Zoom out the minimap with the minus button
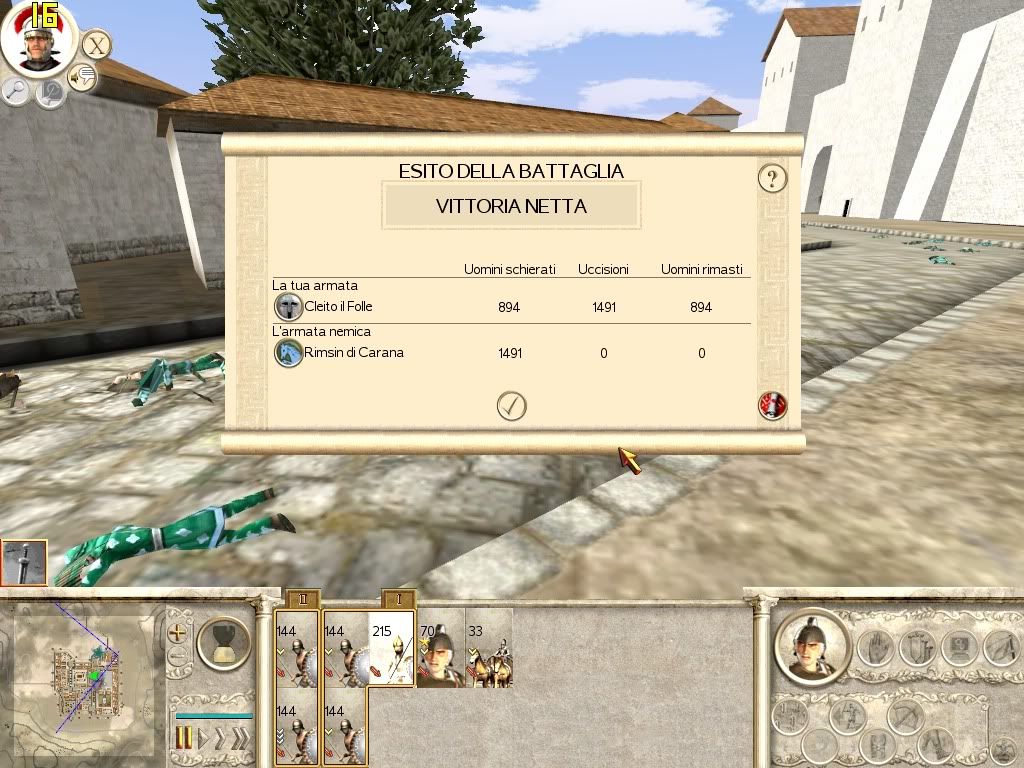 click(x=178, y=658)
